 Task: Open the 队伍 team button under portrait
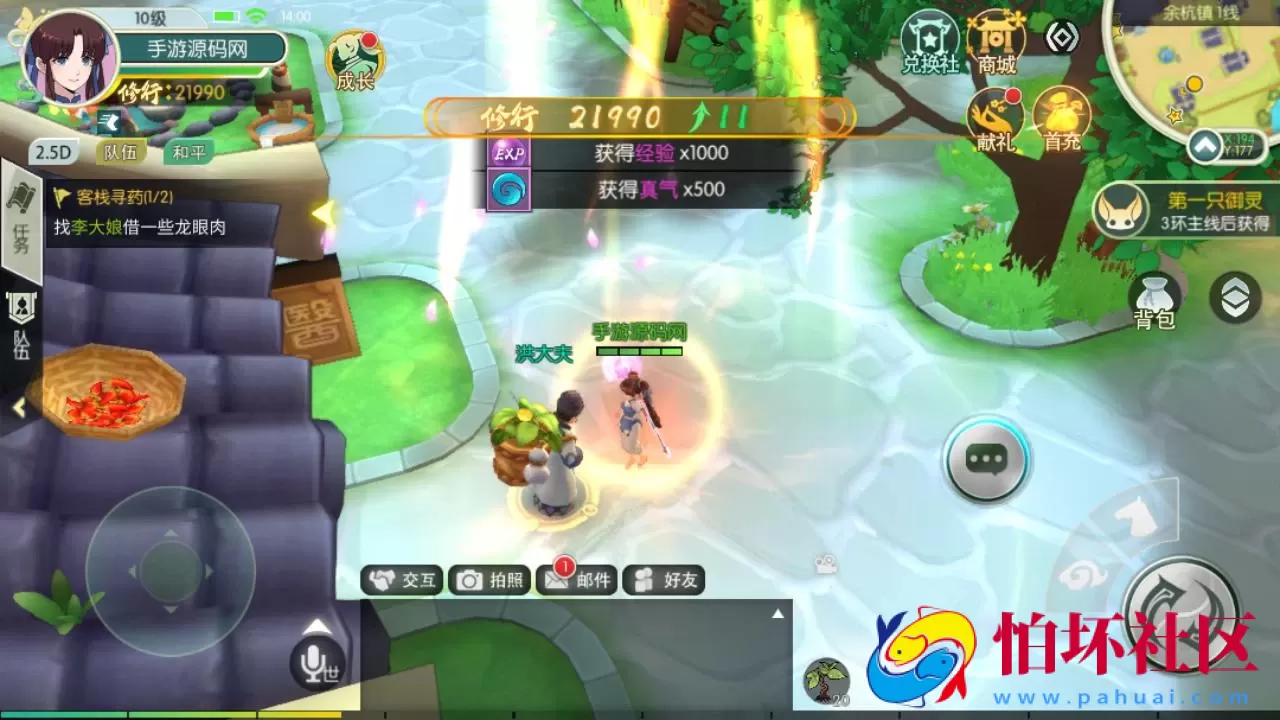(x=121, y=152)
